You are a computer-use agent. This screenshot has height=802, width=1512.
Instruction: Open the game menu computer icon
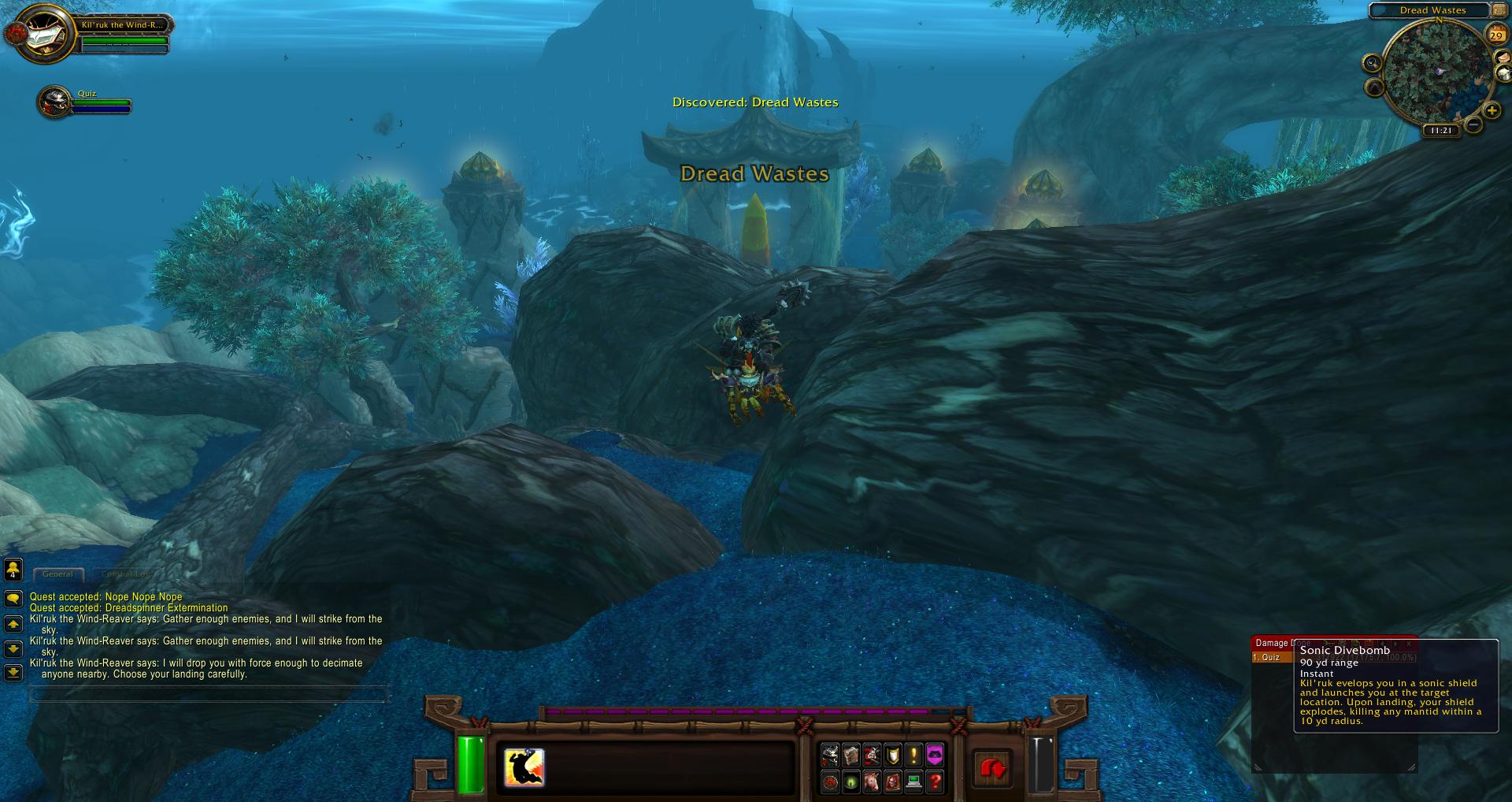pyautogui.click(x=913, y=782)
